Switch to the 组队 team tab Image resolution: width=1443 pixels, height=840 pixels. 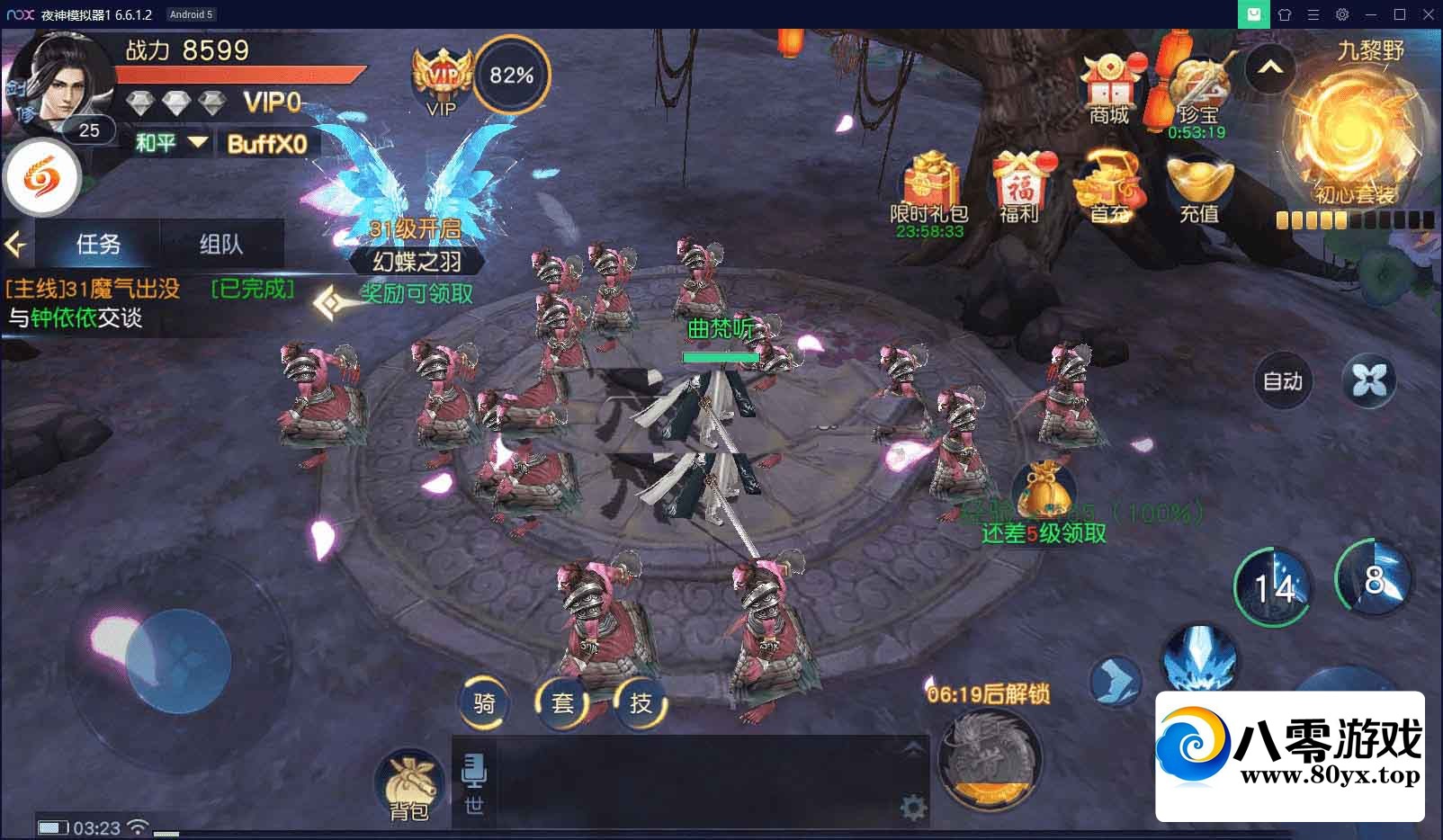click(220, 244)
